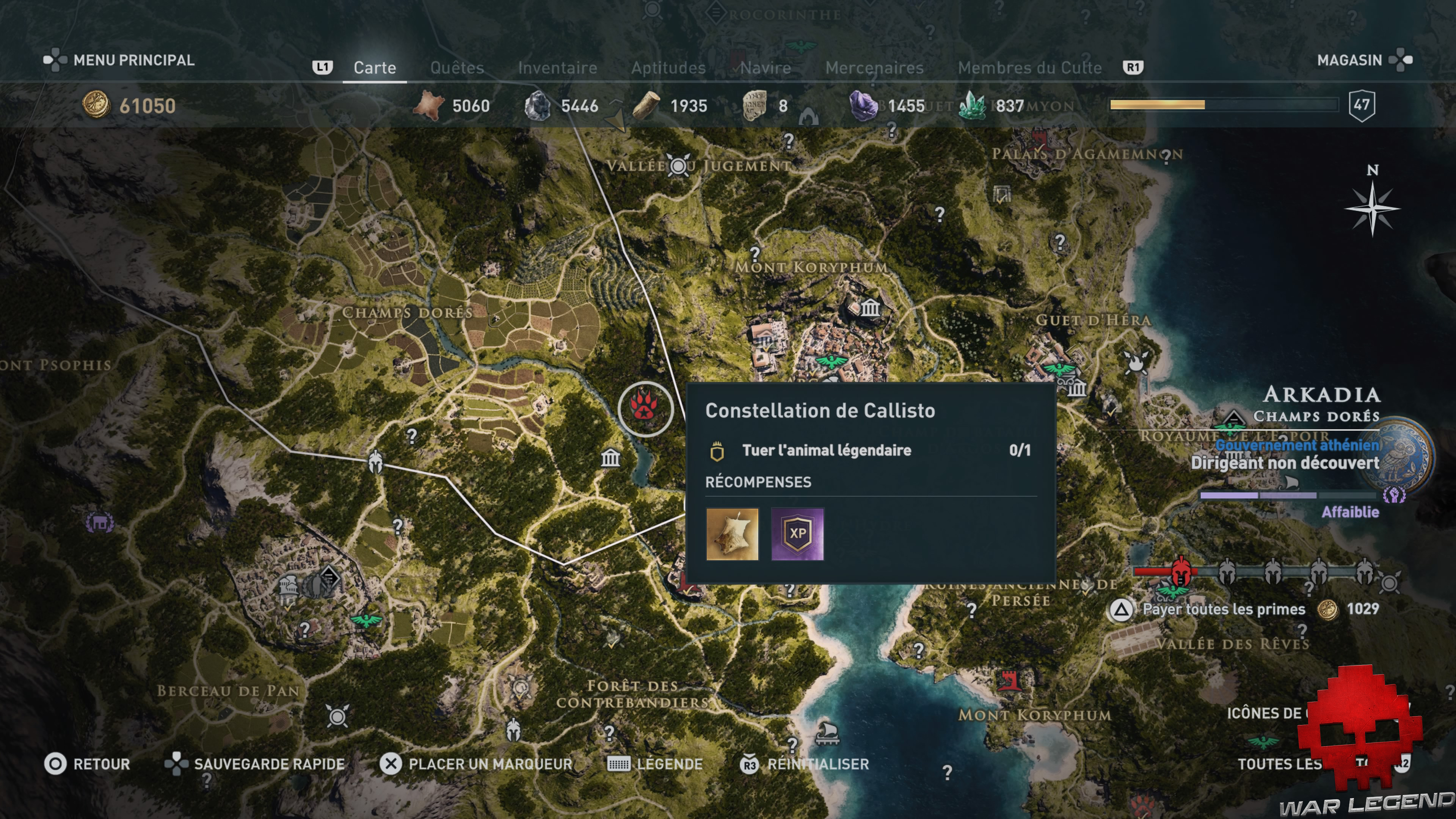Click the drachmae coin icon showing 61050
The height and width of the screenshot is (819, 1456).
point(97,105)
